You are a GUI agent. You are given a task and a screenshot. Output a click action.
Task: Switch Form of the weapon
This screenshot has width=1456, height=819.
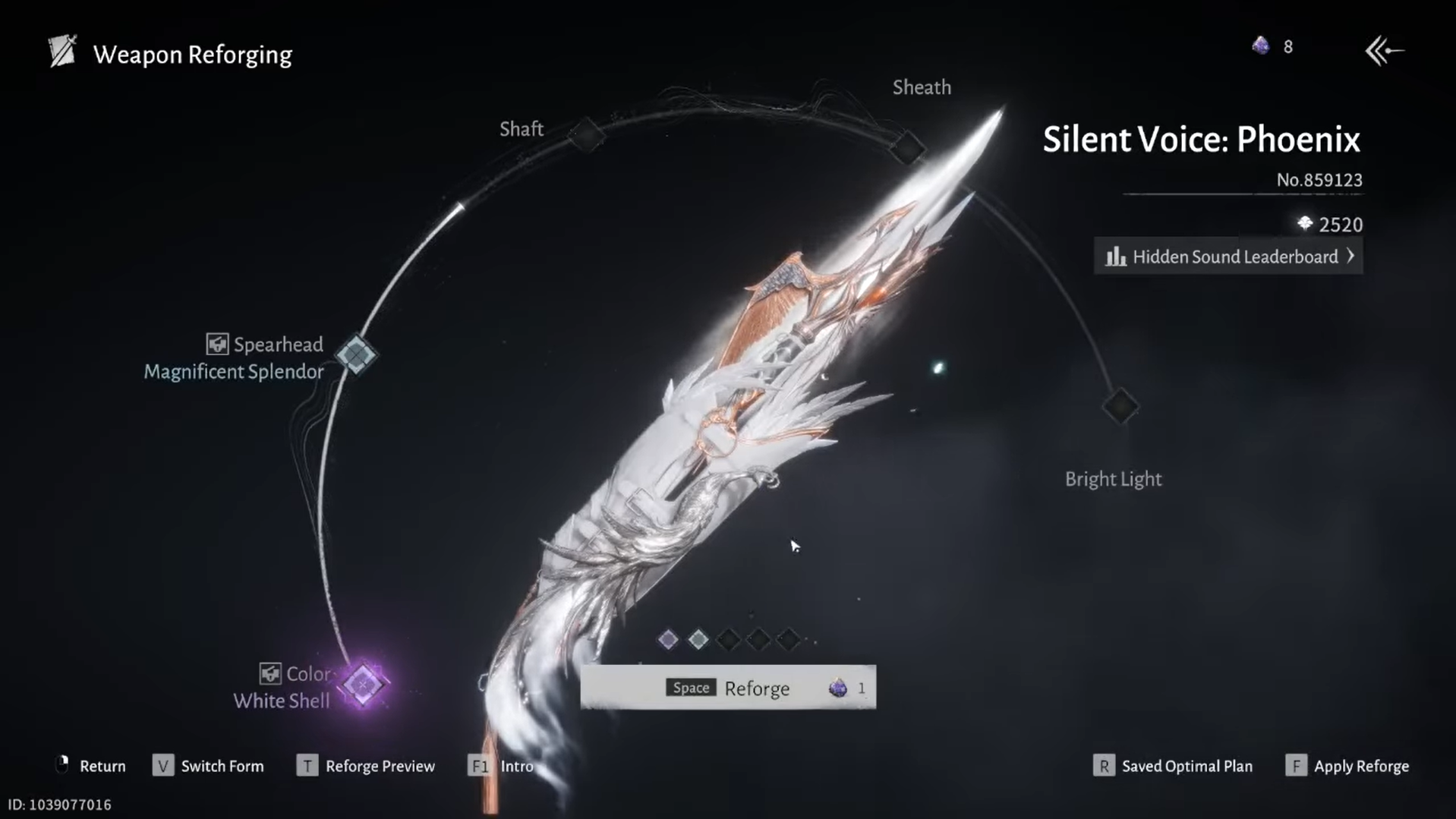[209, 766]
